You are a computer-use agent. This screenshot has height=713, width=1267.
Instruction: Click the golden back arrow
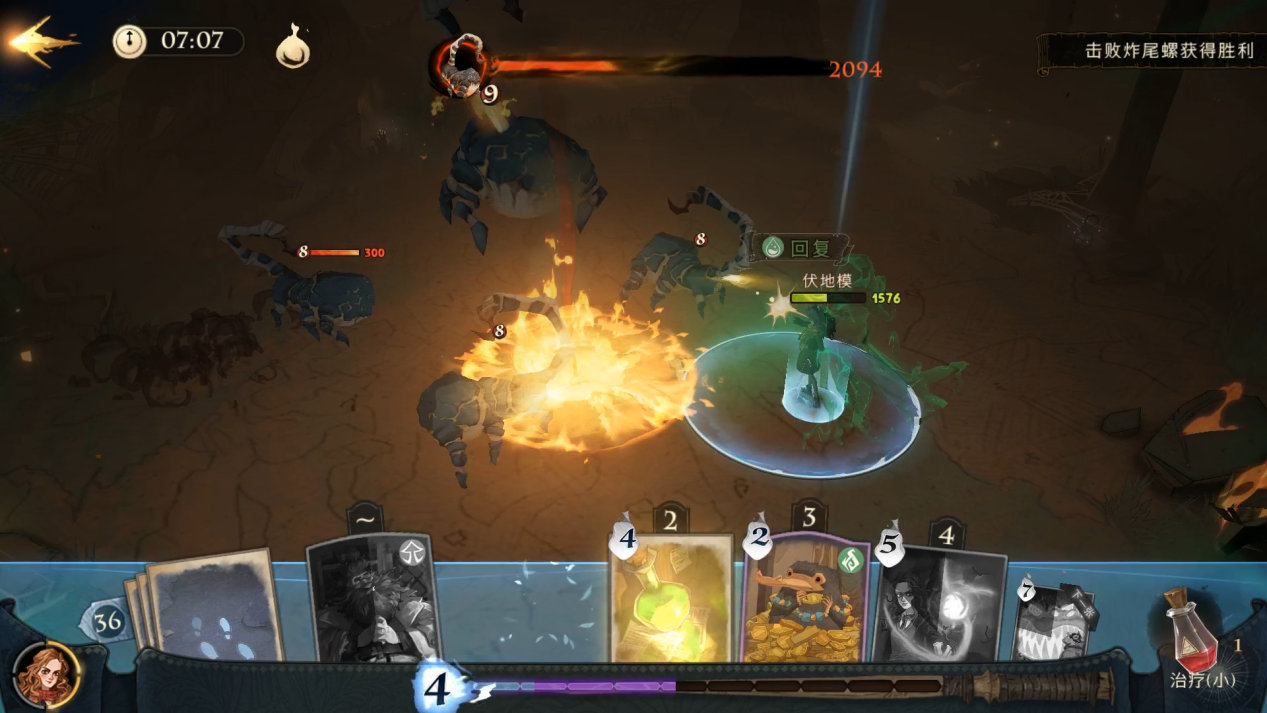coord(40,42)
